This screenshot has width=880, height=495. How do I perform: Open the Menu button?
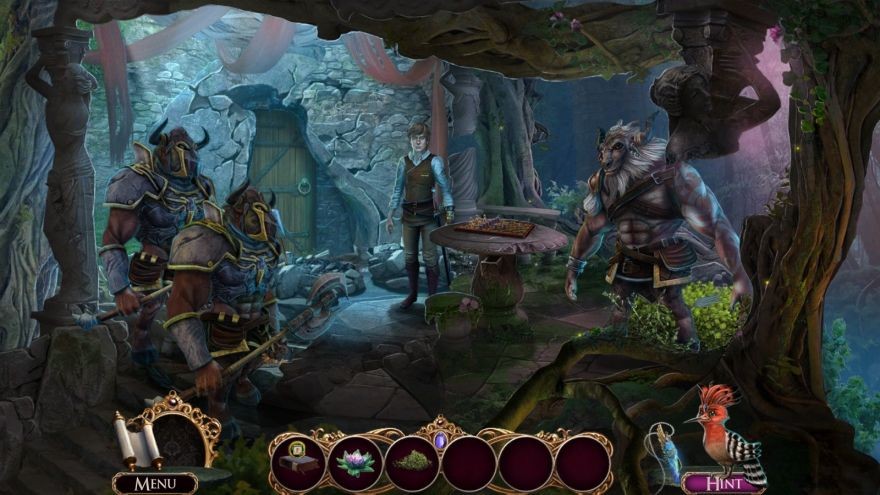point(154,484)
